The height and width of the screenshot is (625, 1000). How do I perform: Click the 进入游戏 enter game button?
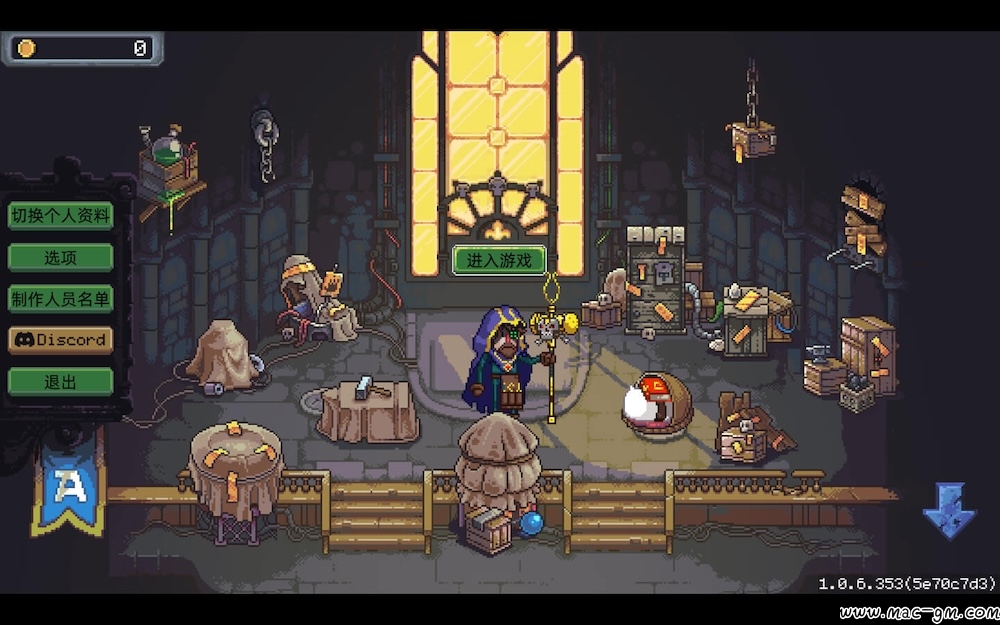tap(499, 260)
